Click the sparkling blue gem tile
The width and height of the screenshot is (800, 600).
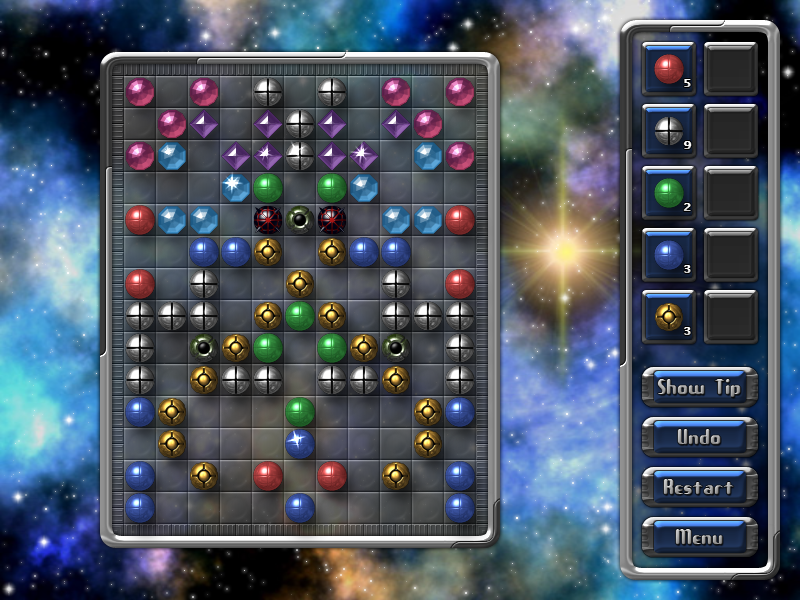(x=236, y=187)
